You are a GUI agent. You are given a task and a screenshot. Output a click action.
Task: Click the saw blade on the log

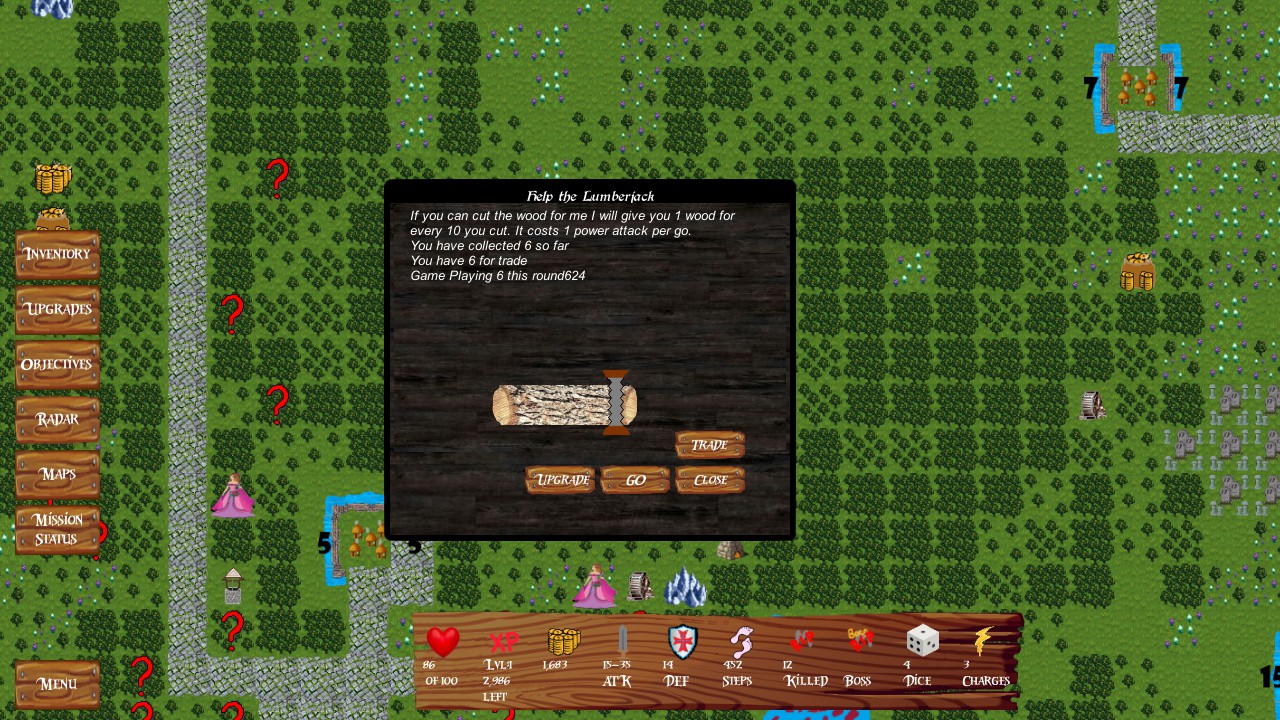pyautogui.click(x=617, y=403)
